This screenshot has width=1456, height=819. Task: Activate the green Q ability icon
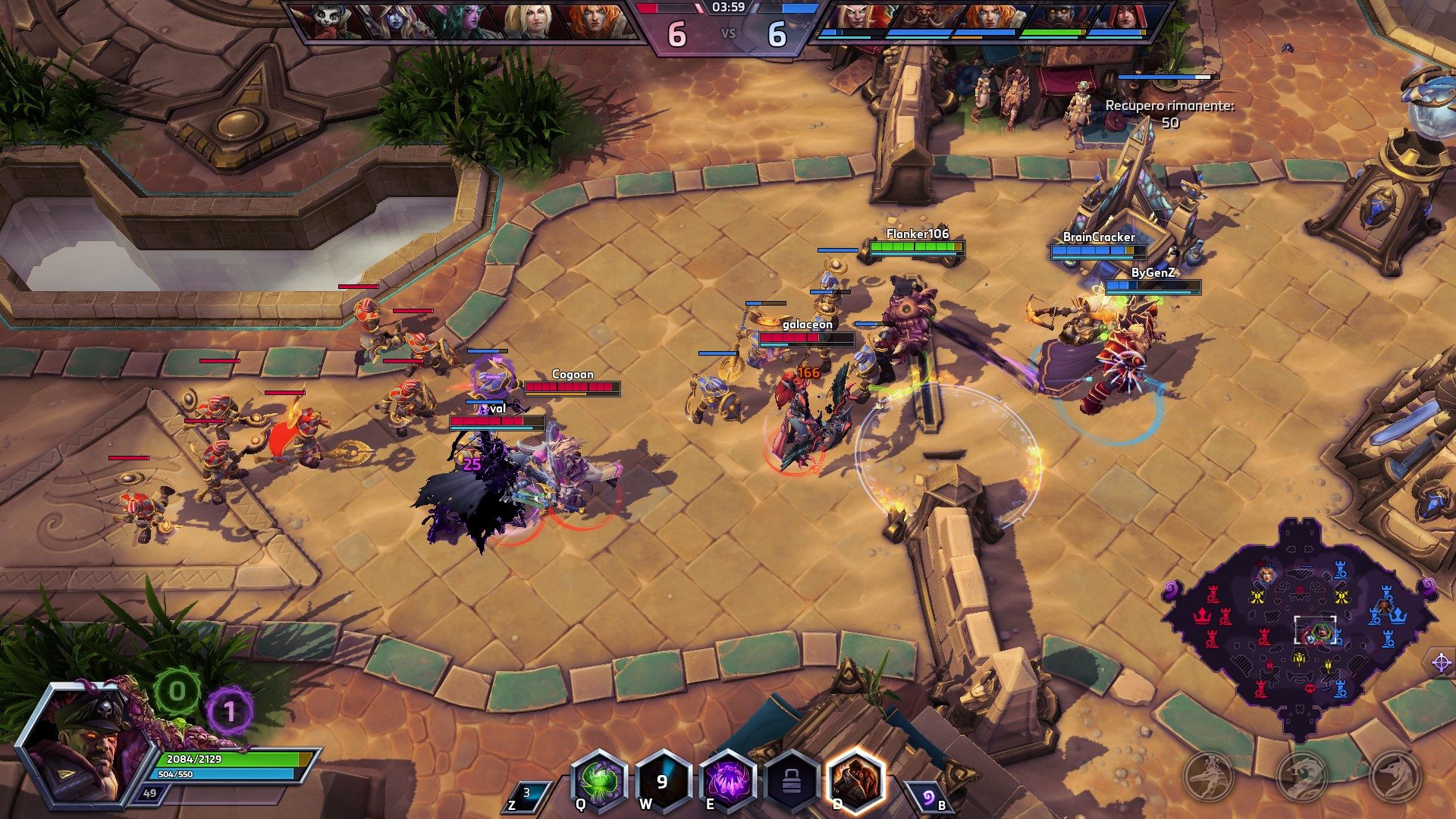[x=599, y=780]
